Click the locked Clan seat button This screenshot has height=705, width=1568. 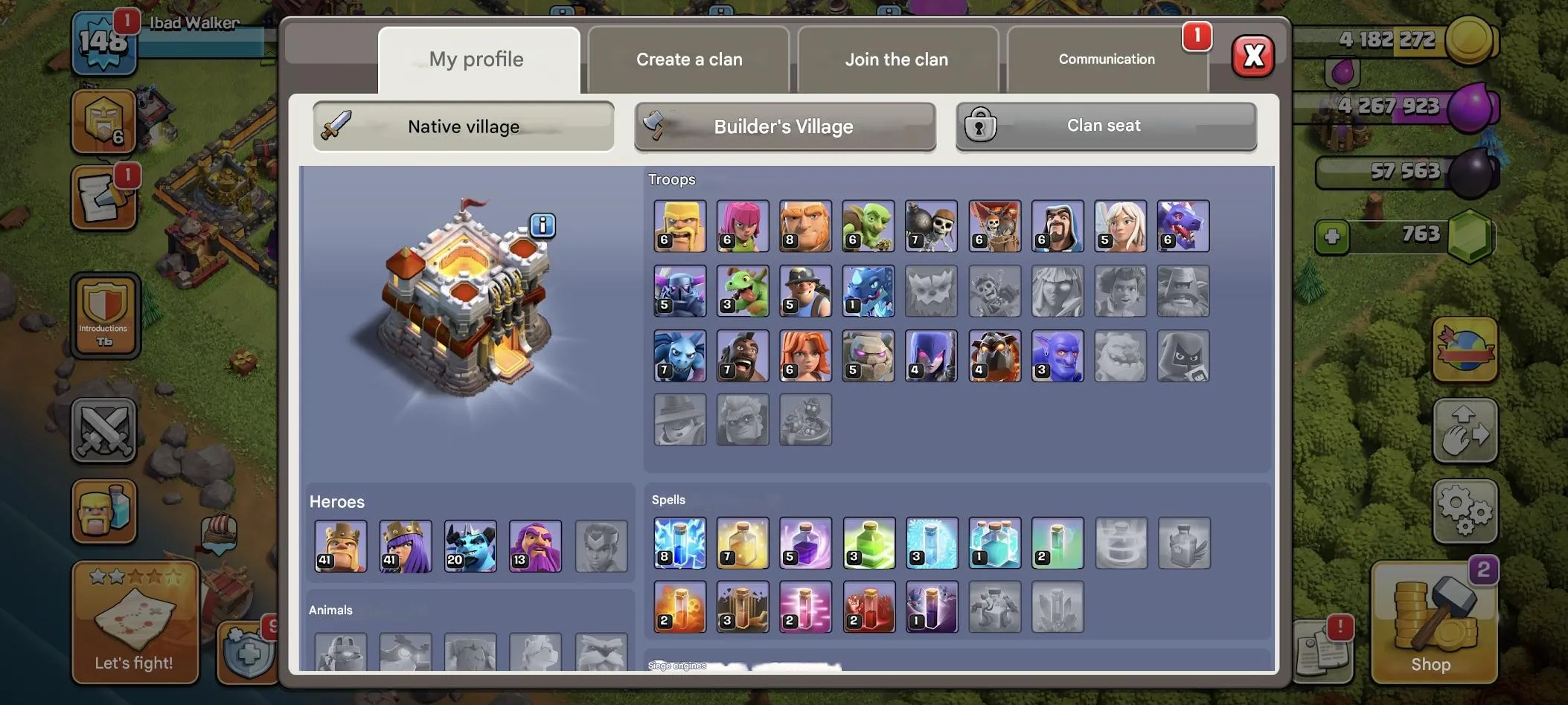(1103, 125)
